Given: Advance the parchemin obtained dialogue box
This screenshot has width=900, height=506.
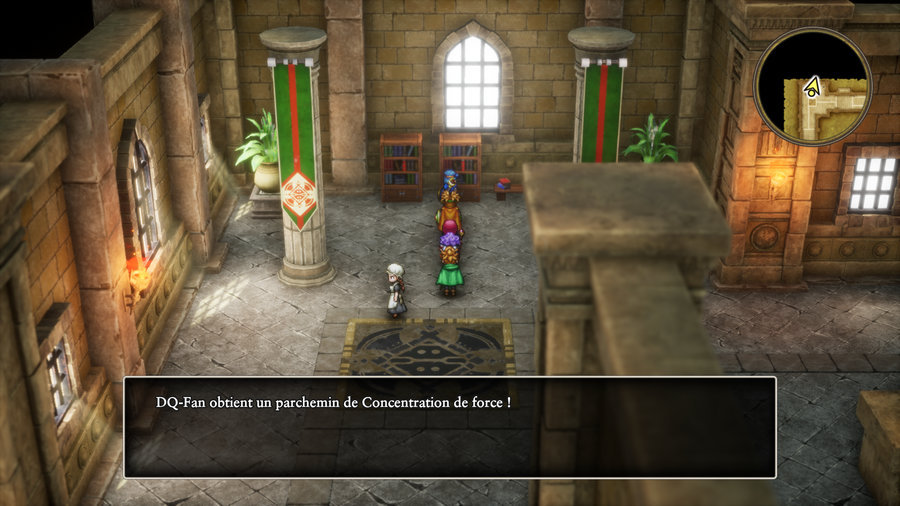Looking at the screenshot, I should tap(449, 427).
